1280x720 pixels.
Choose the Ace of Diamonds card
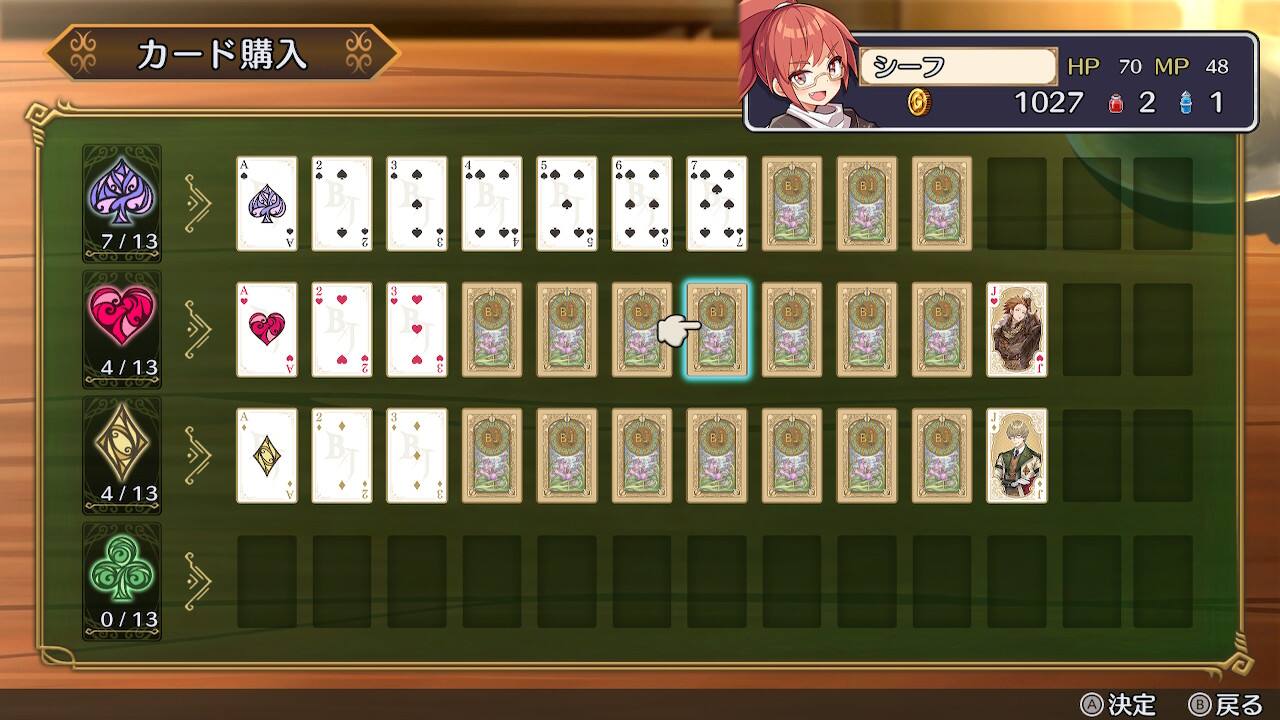tap(267, 455)
